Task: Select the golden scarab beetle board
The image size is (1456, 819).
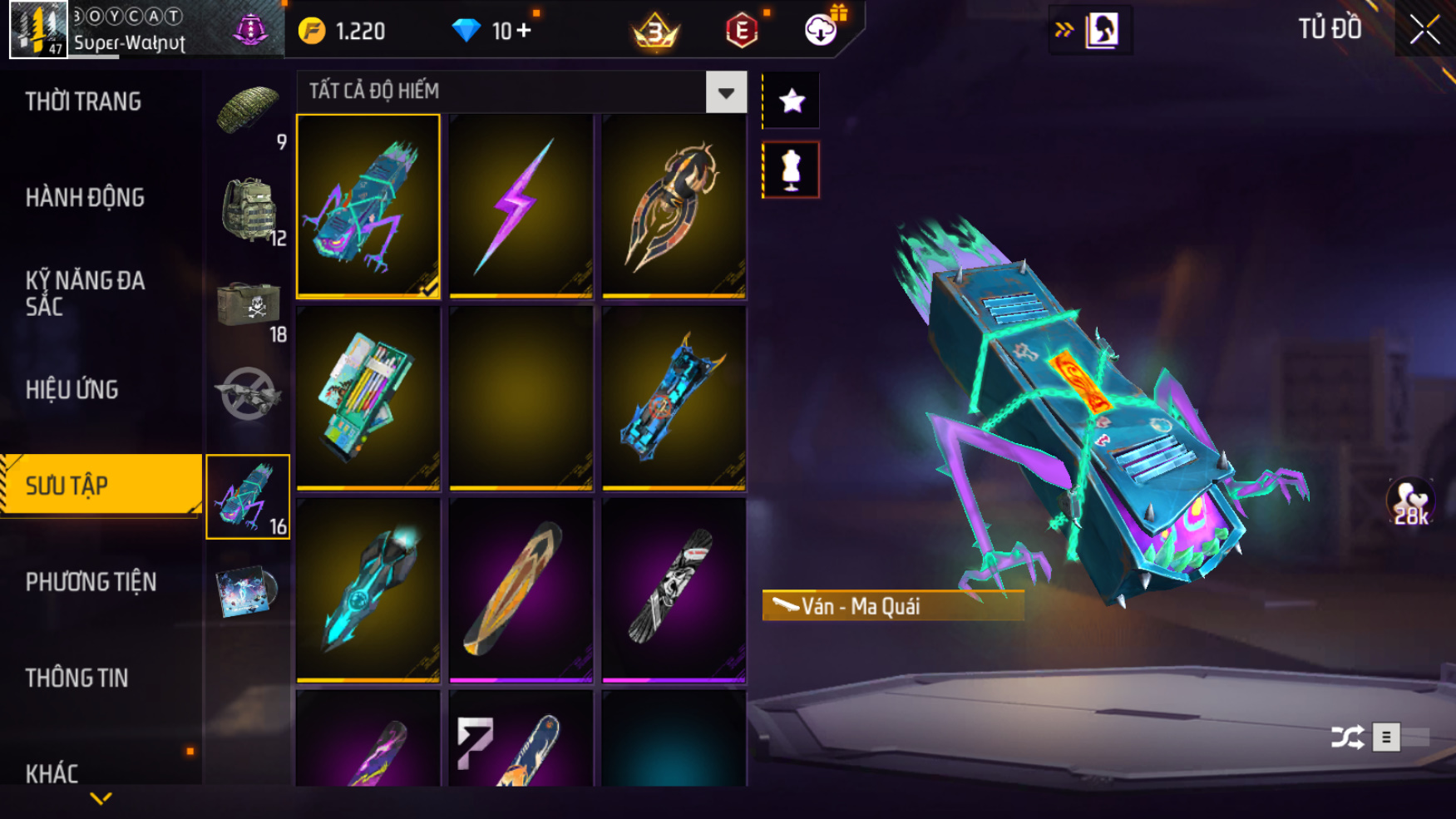Action: click(x=674, y=206)
